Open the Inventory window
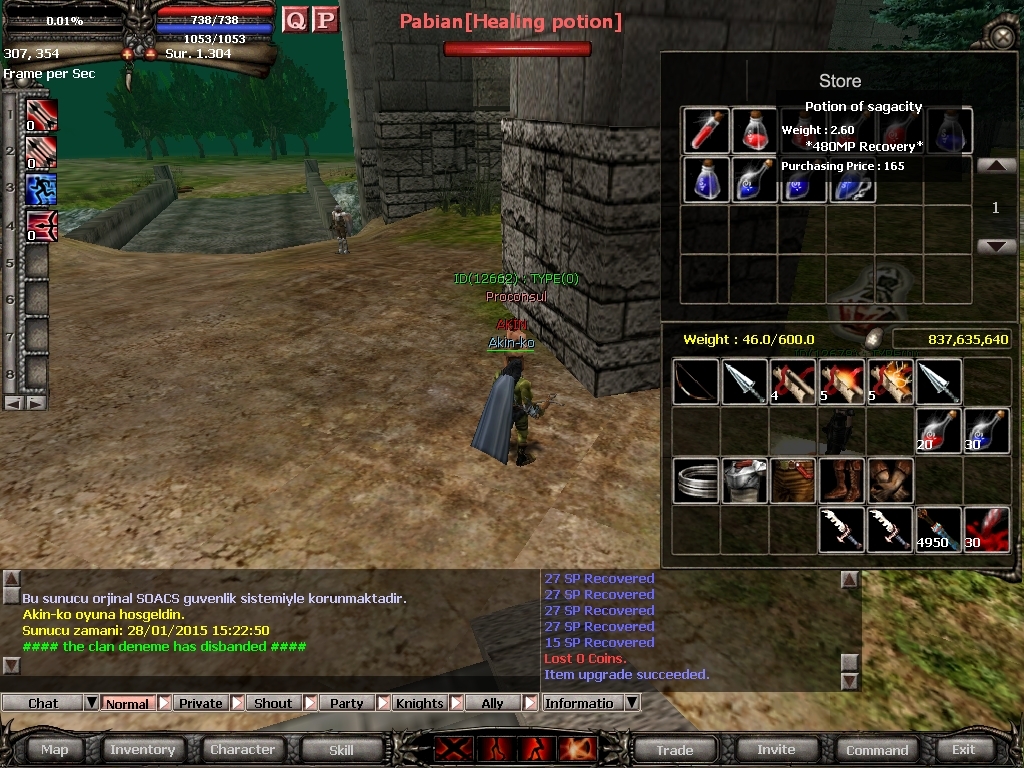Image resolution: width=1024 pixels, height=768 pixels. (142, 749)
